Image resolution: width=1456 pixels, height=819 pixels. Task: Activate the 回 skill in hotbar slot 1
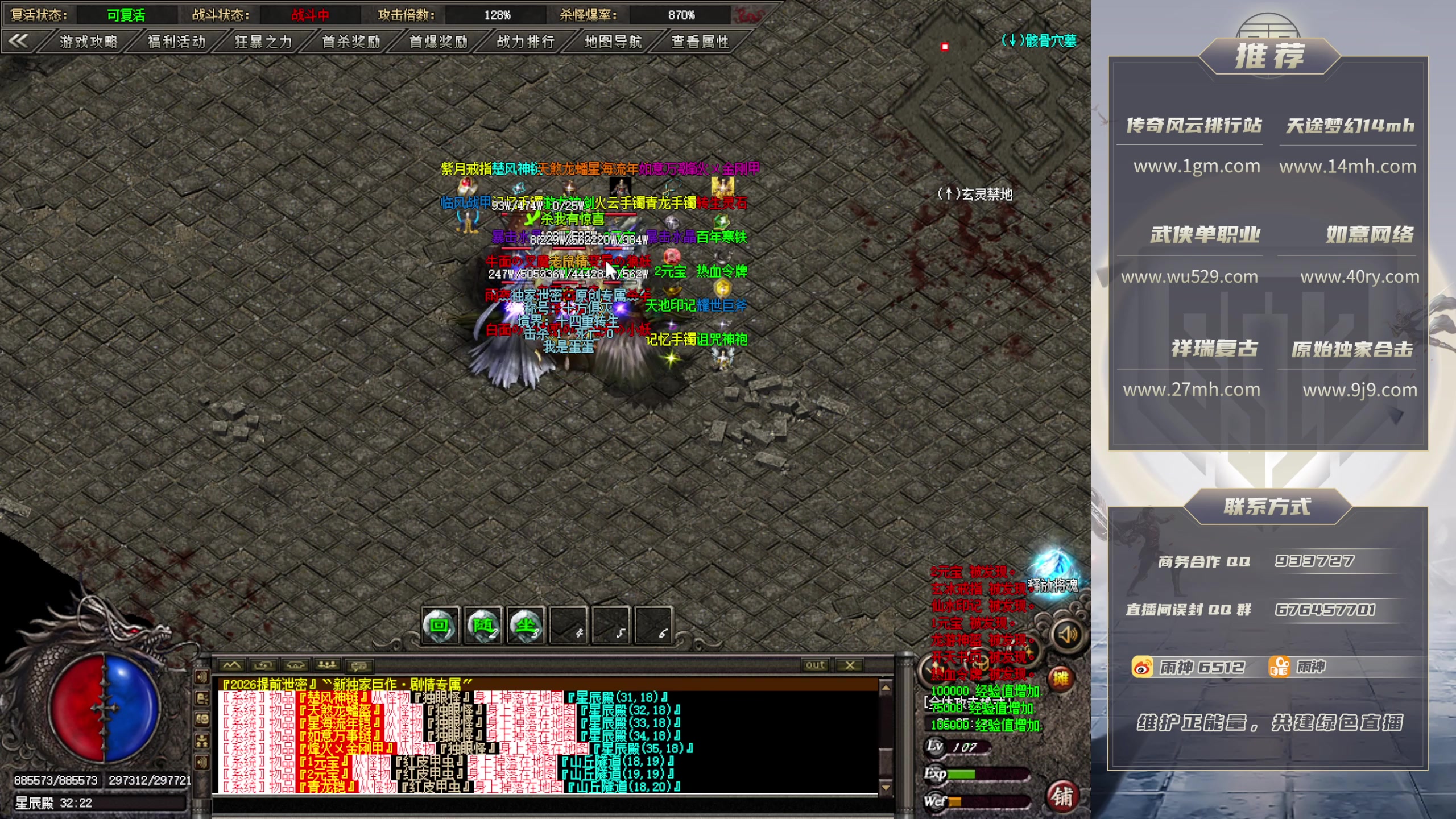[440, 626]
